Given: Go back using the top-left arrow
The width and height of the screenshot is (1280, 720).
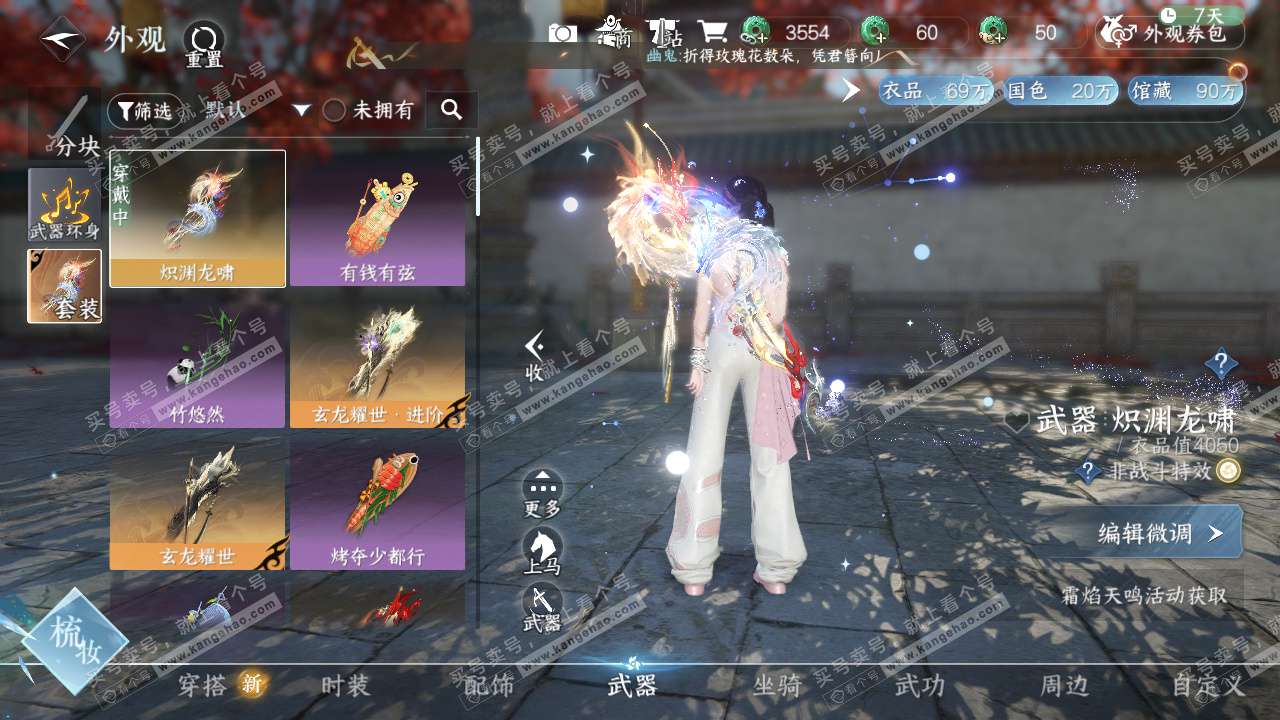Looking at the screenshot, I should click(x=62, y=38).
